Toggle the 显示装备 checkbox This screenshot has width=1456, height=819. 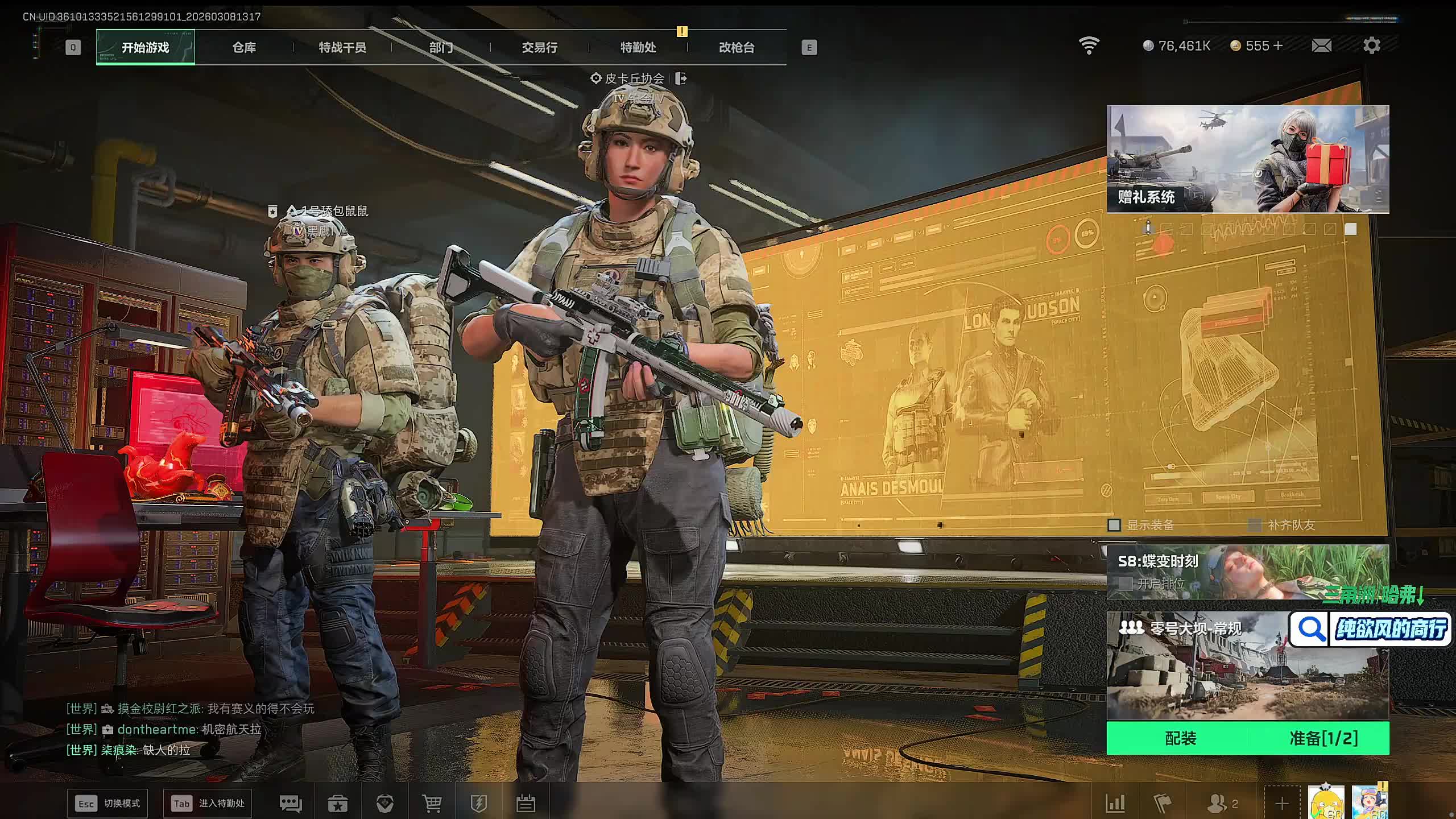(x=1114, y=525)
